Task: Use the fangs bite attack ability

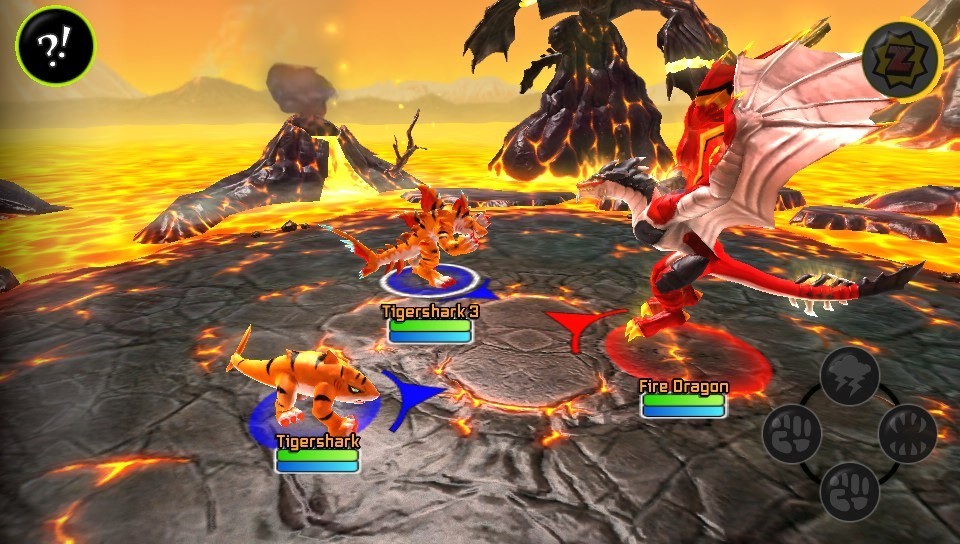Action: coord(907,434)
